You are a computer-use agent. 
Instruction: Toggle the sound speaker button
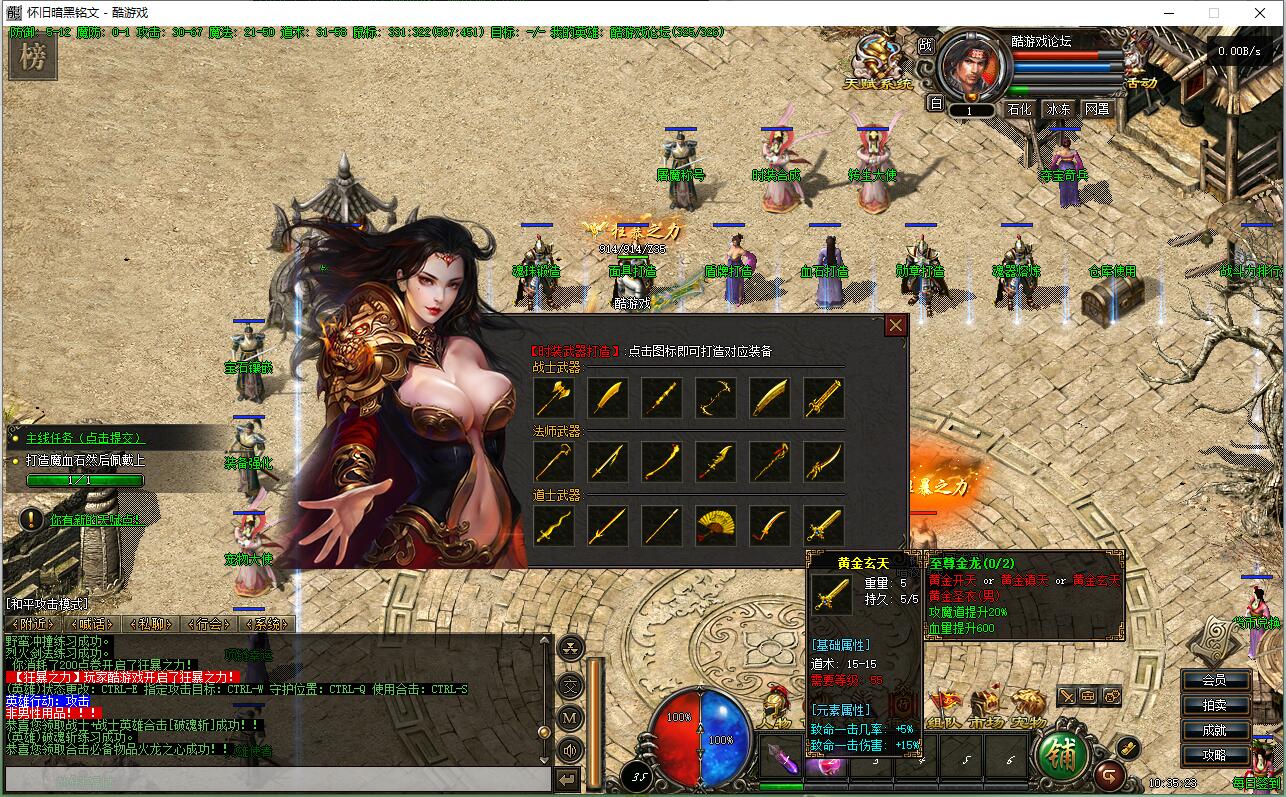click(x=570, y=749)
